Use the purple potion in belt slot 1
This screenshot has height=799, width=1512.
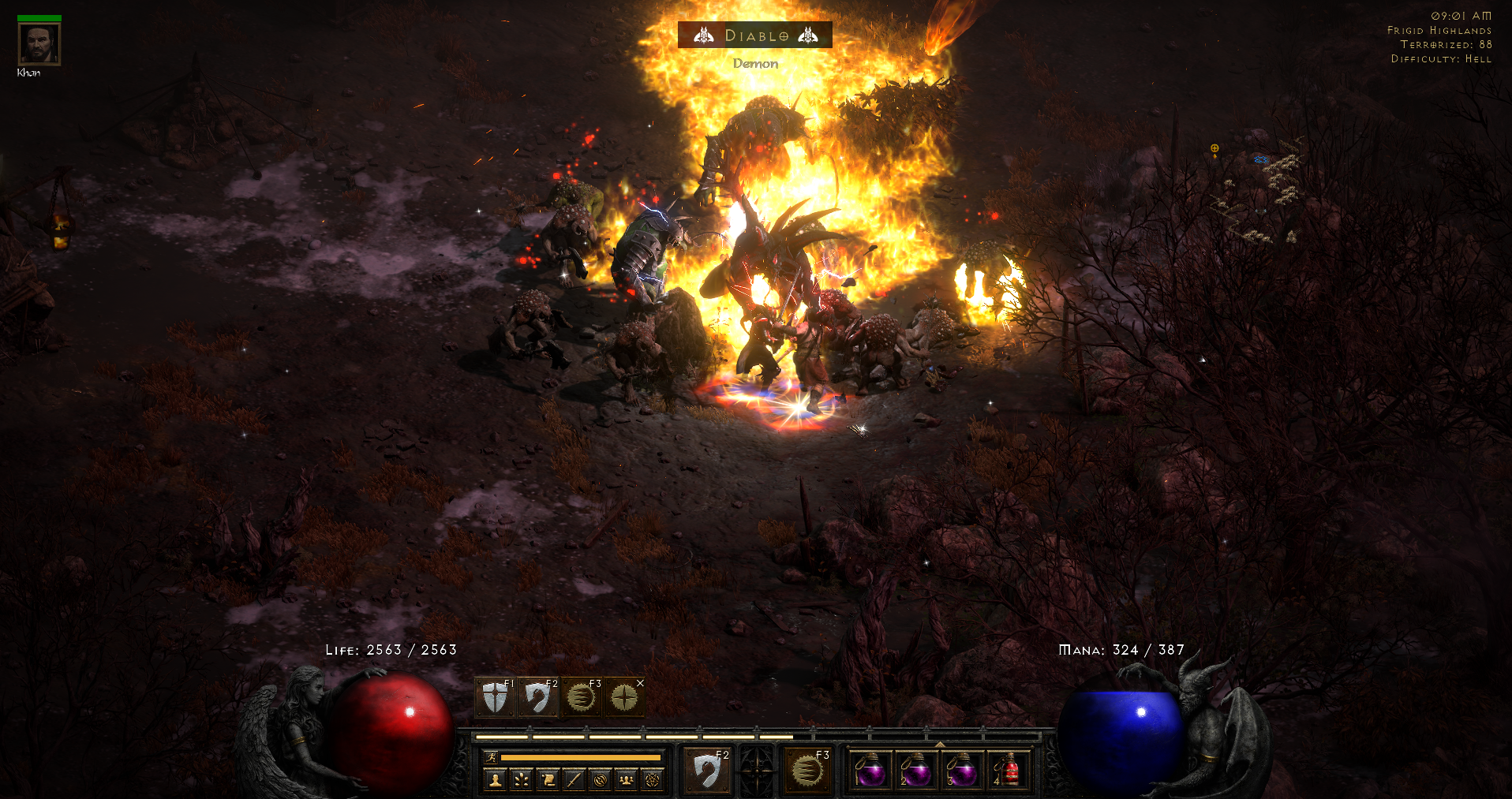pos(870,771)
